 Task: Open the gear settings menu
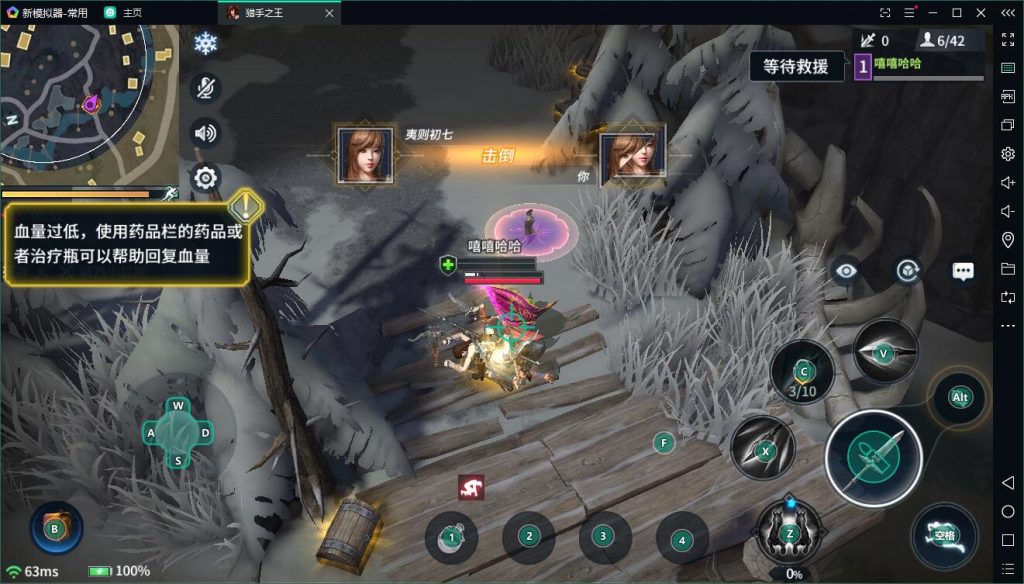(205, 178)
